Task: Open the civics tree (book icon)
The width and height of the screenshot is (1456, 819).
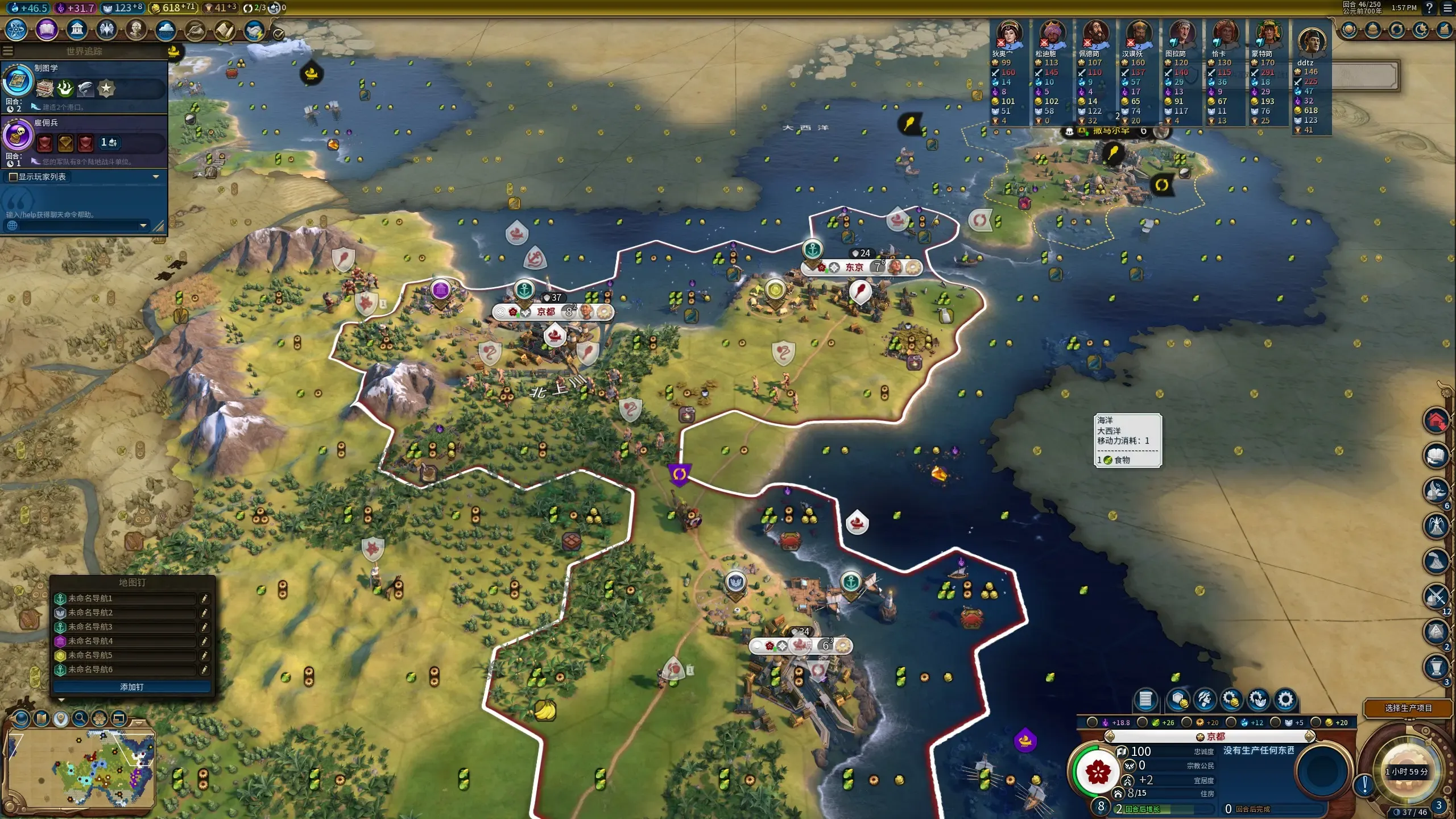Action: click(47, 30)
